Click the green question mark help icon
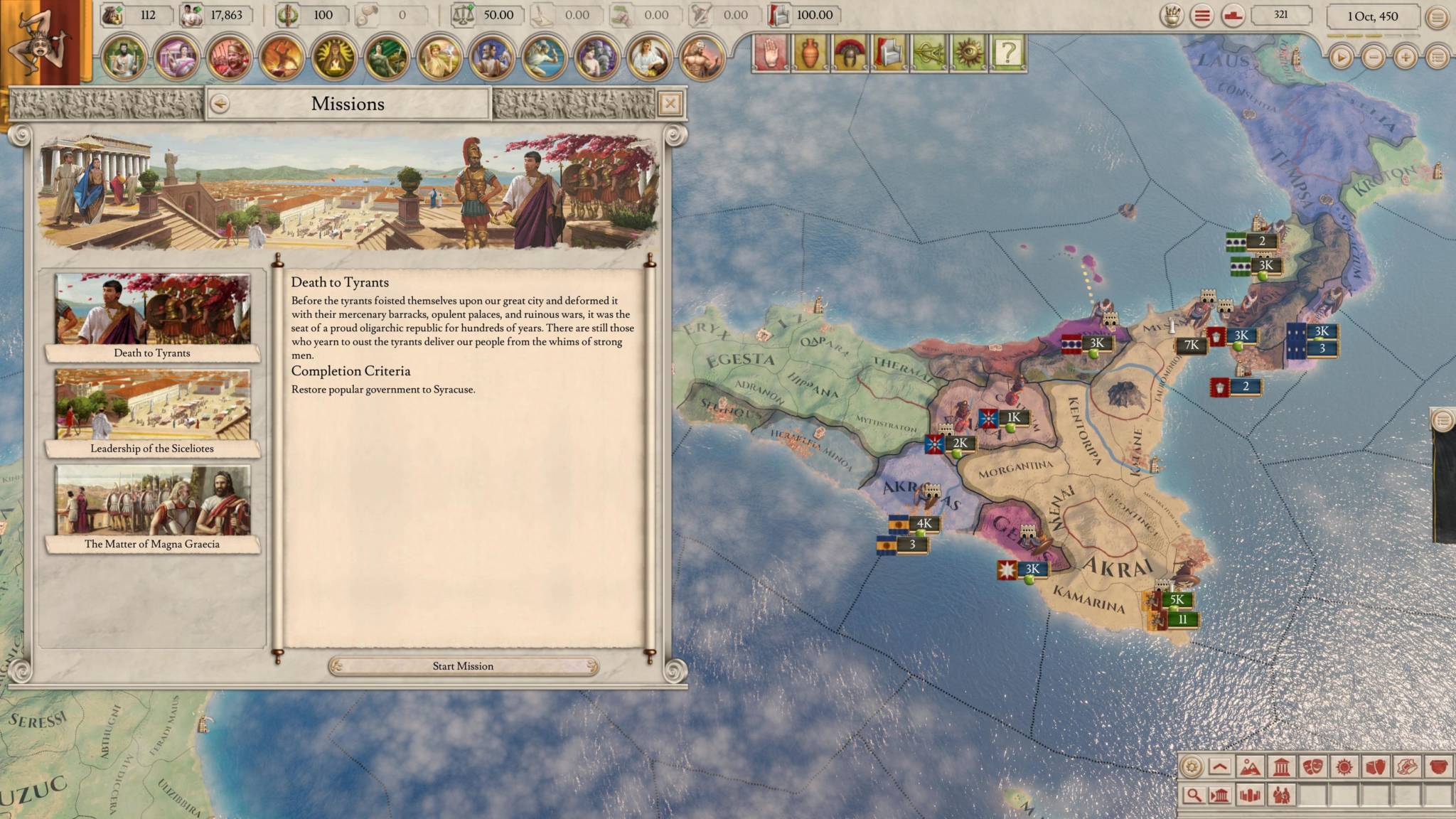 coord(1007,53)
